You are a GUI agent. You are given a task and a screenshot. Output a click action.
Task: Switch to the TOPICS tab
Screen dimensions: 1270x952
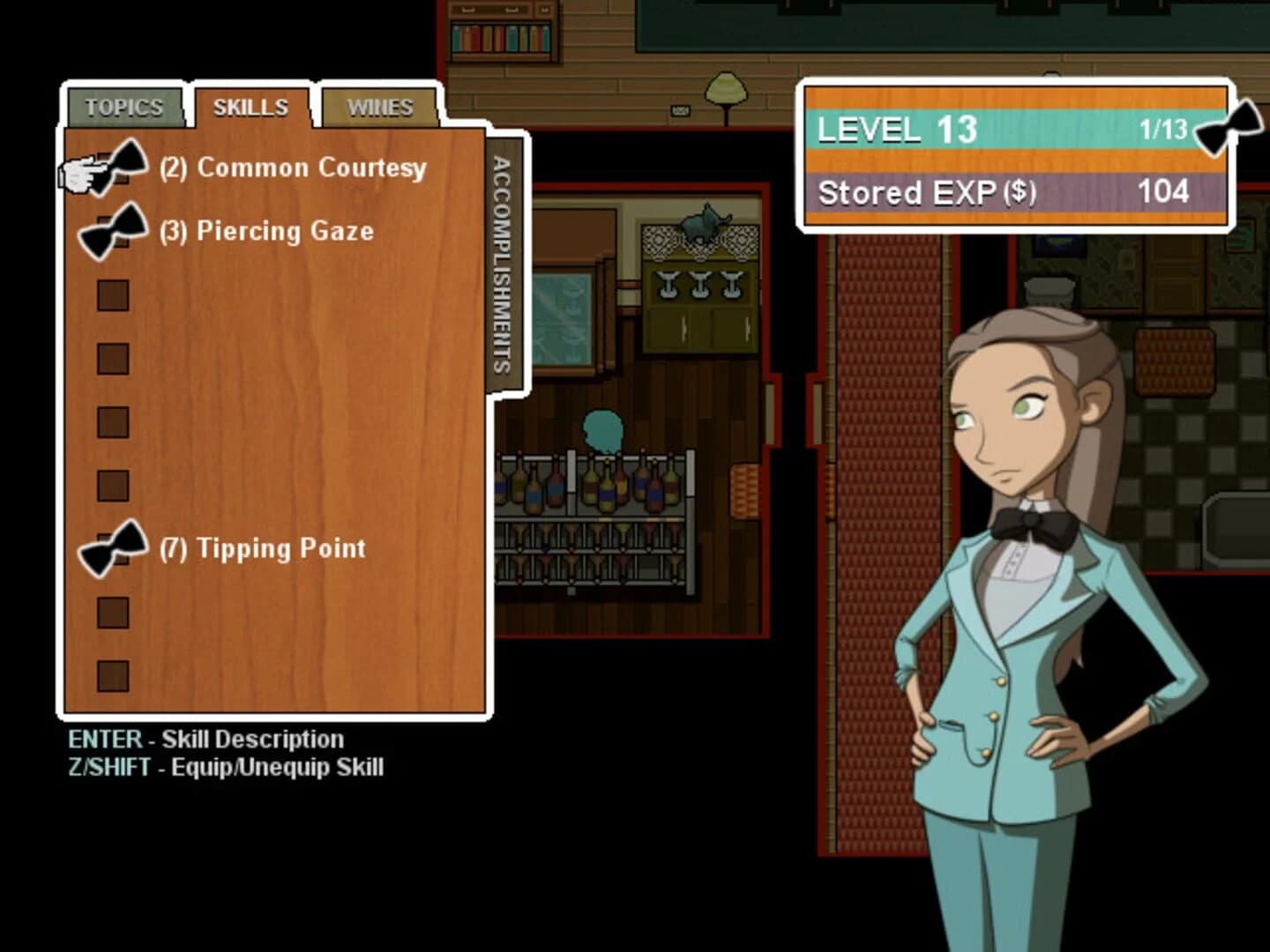pos(123,108)
